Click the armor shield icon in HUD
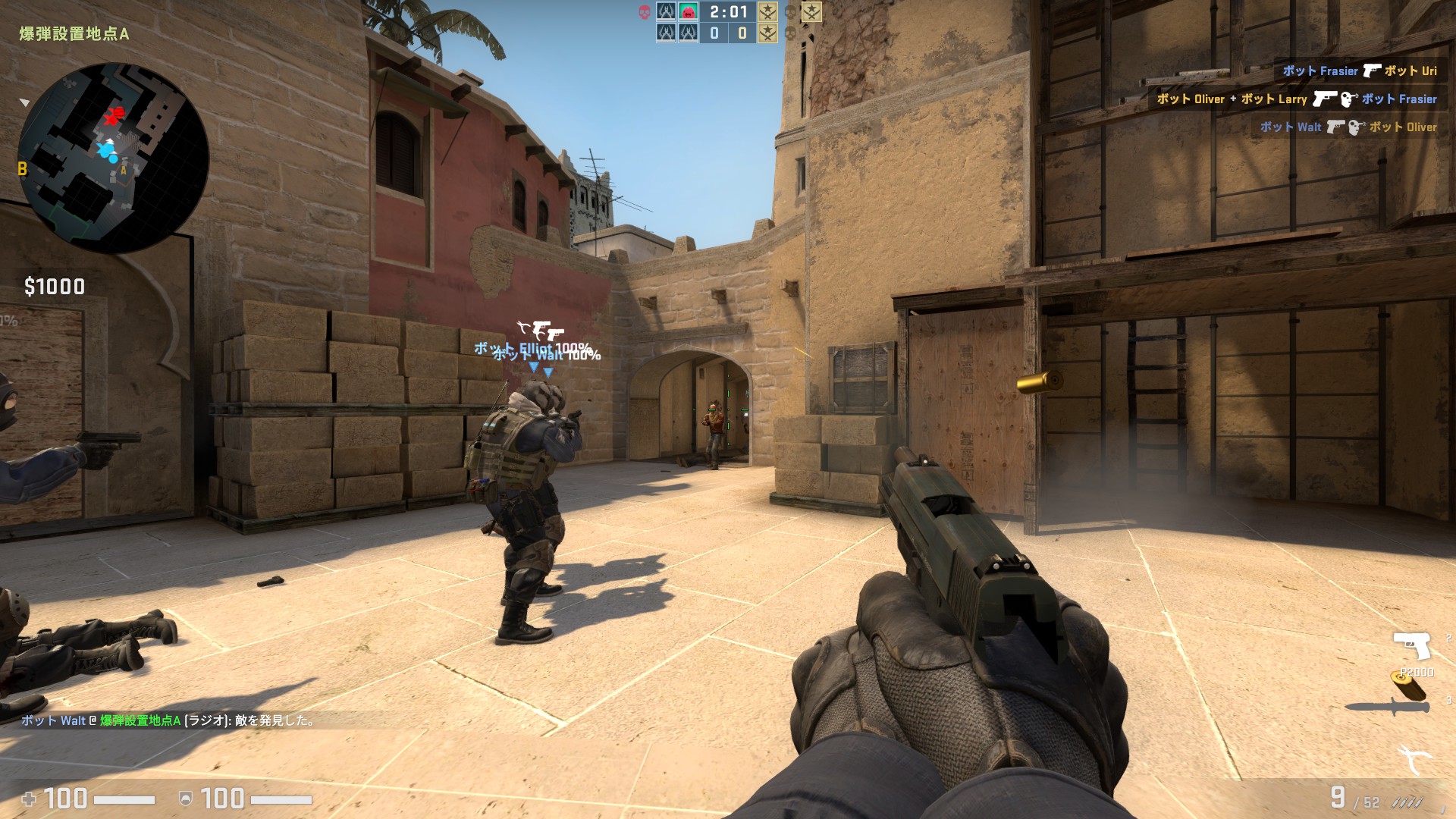 tap(184, 798)
